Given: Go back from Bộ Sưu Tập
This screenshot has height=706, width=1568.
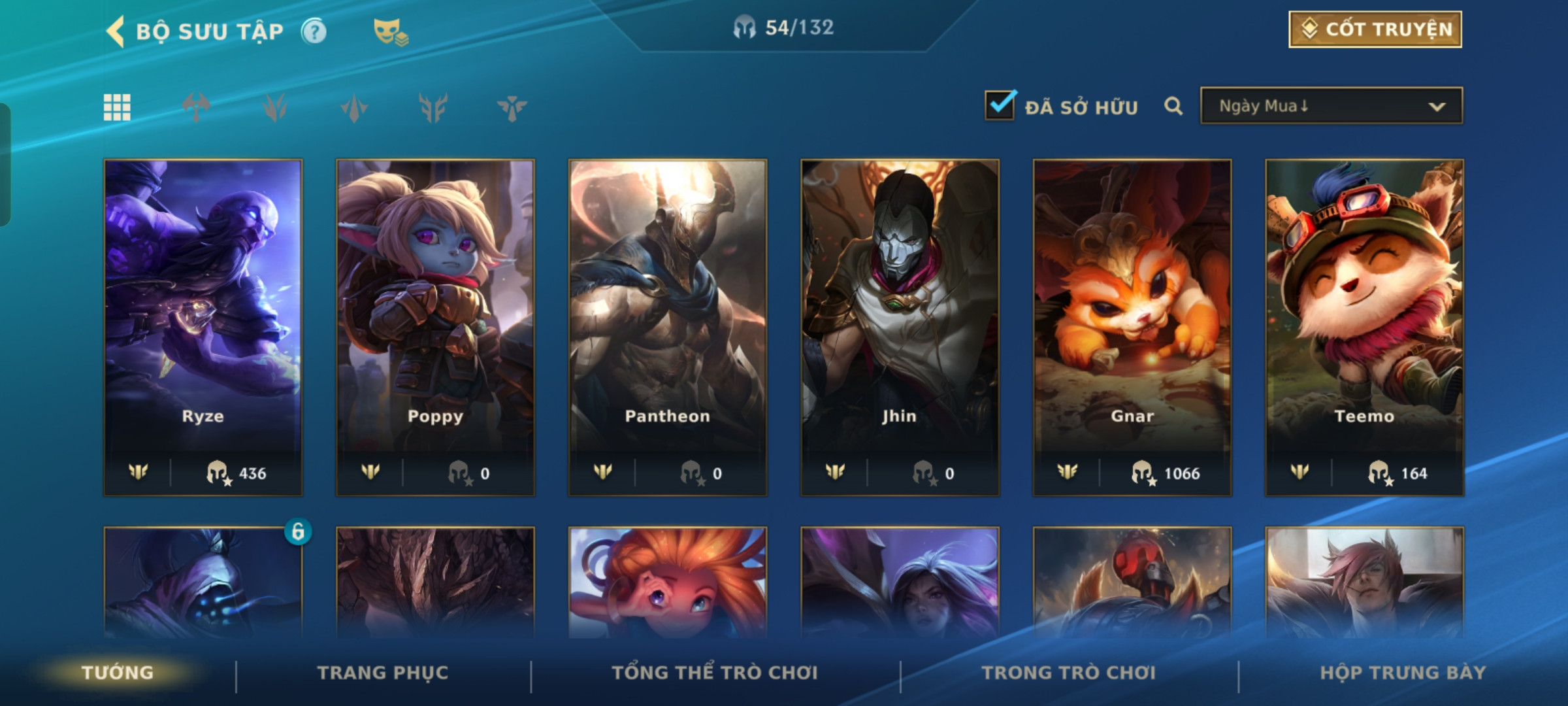Looking at the screenshot, I should [x=116, y=31].
